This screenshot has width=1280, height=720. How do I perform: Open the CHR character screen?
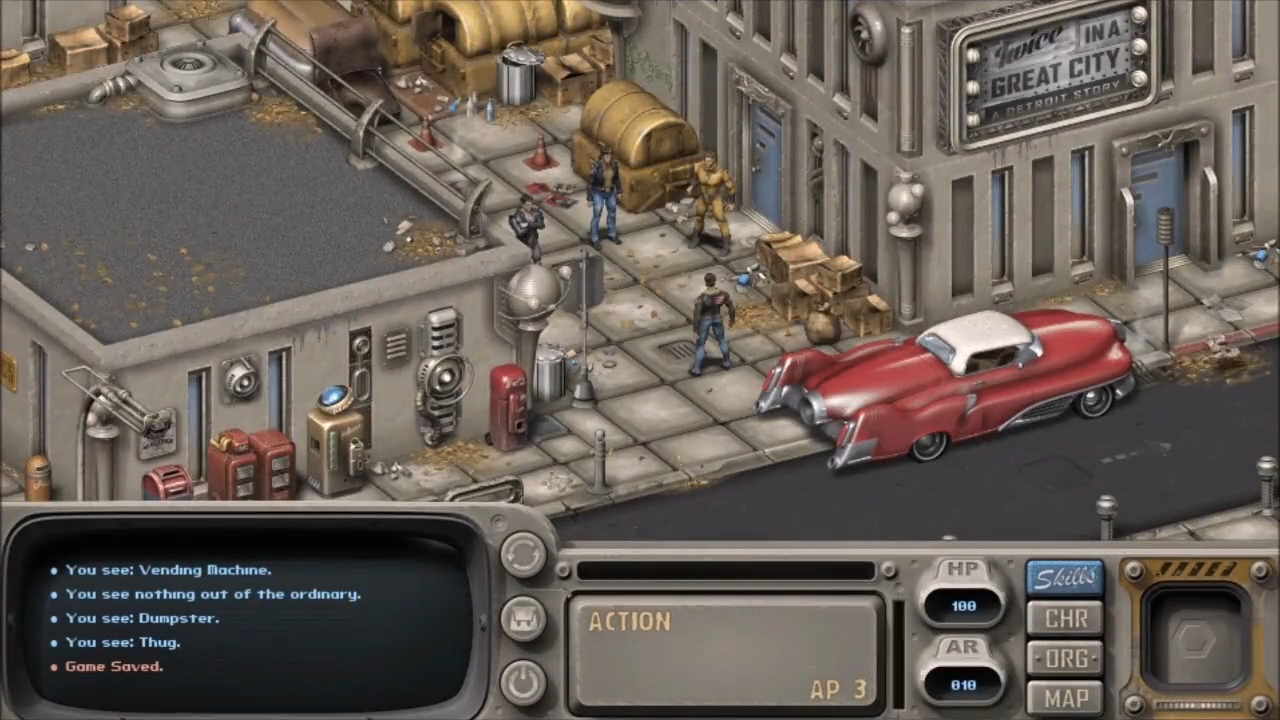pyautogui.click(x=1065, y=619)
